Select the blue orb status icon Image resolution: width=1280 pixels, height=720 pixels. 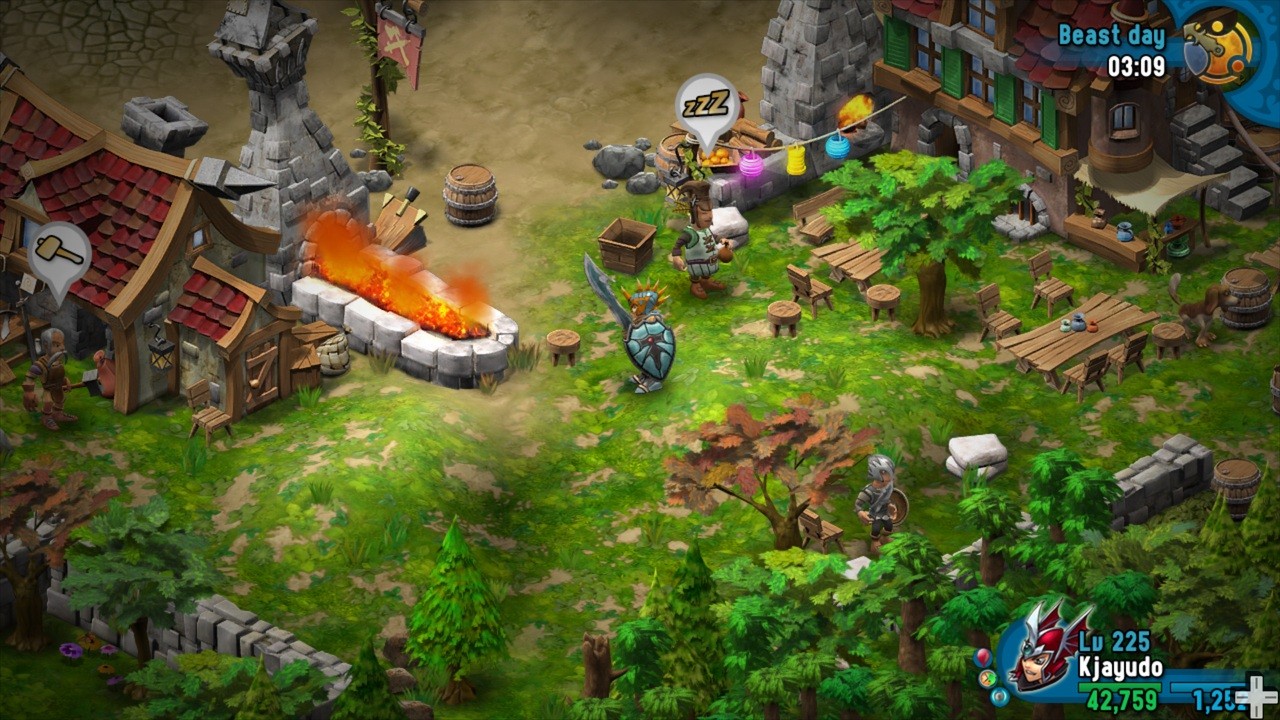pyautogui.click(x=1000, y=695)
